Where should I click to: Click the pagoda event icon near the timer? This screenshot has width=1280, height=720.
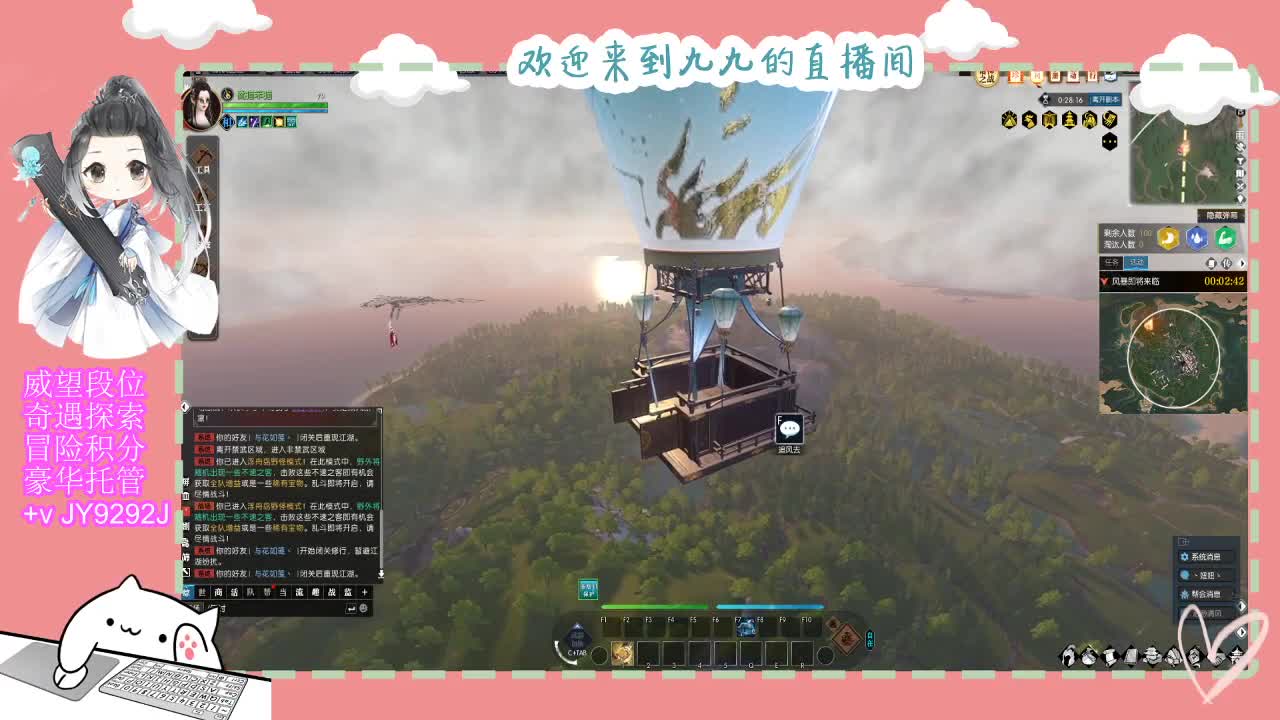[x=1069, y=121]
